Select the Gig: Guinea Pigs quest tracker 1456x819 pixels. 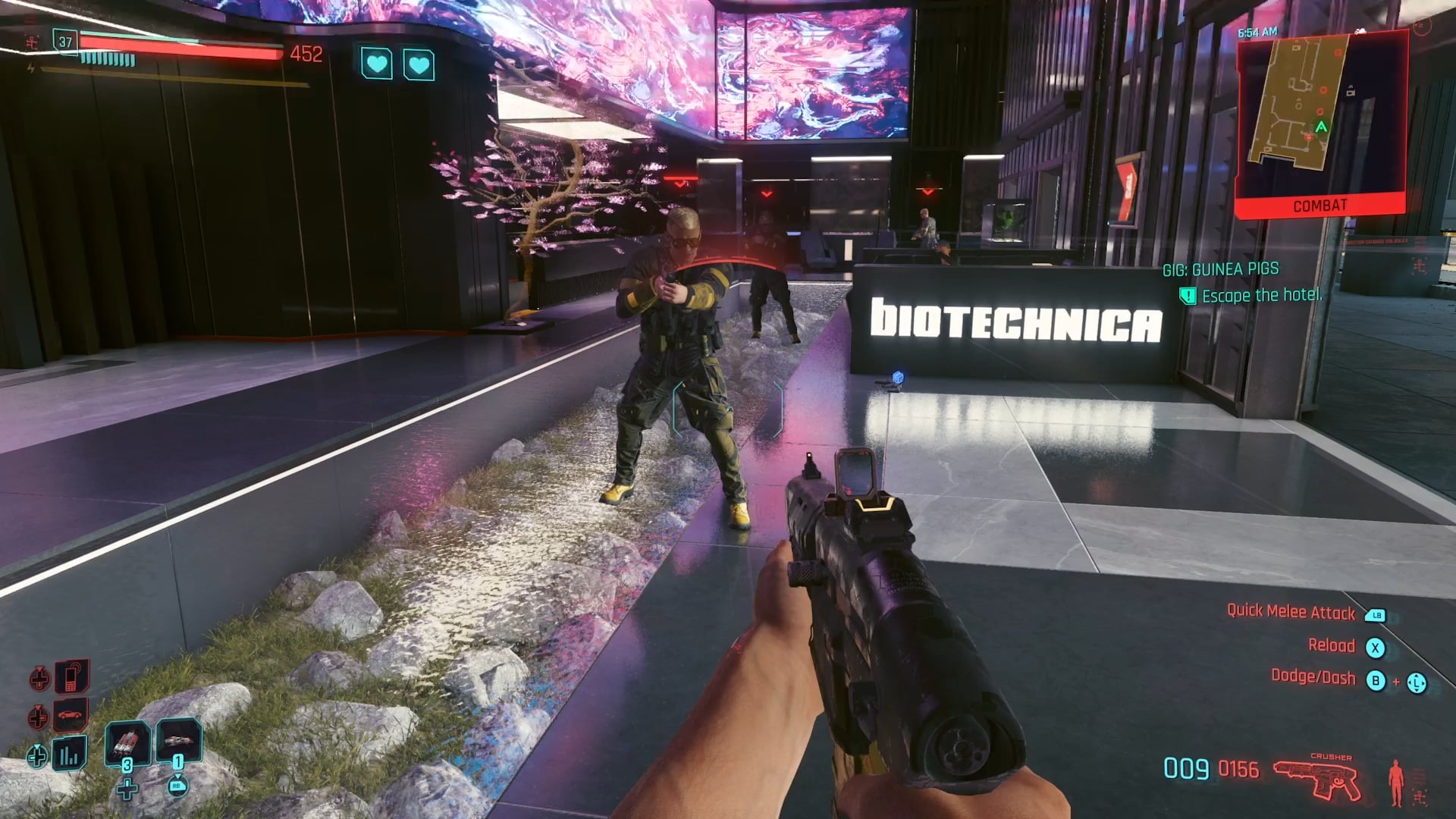coord(1220,269)
